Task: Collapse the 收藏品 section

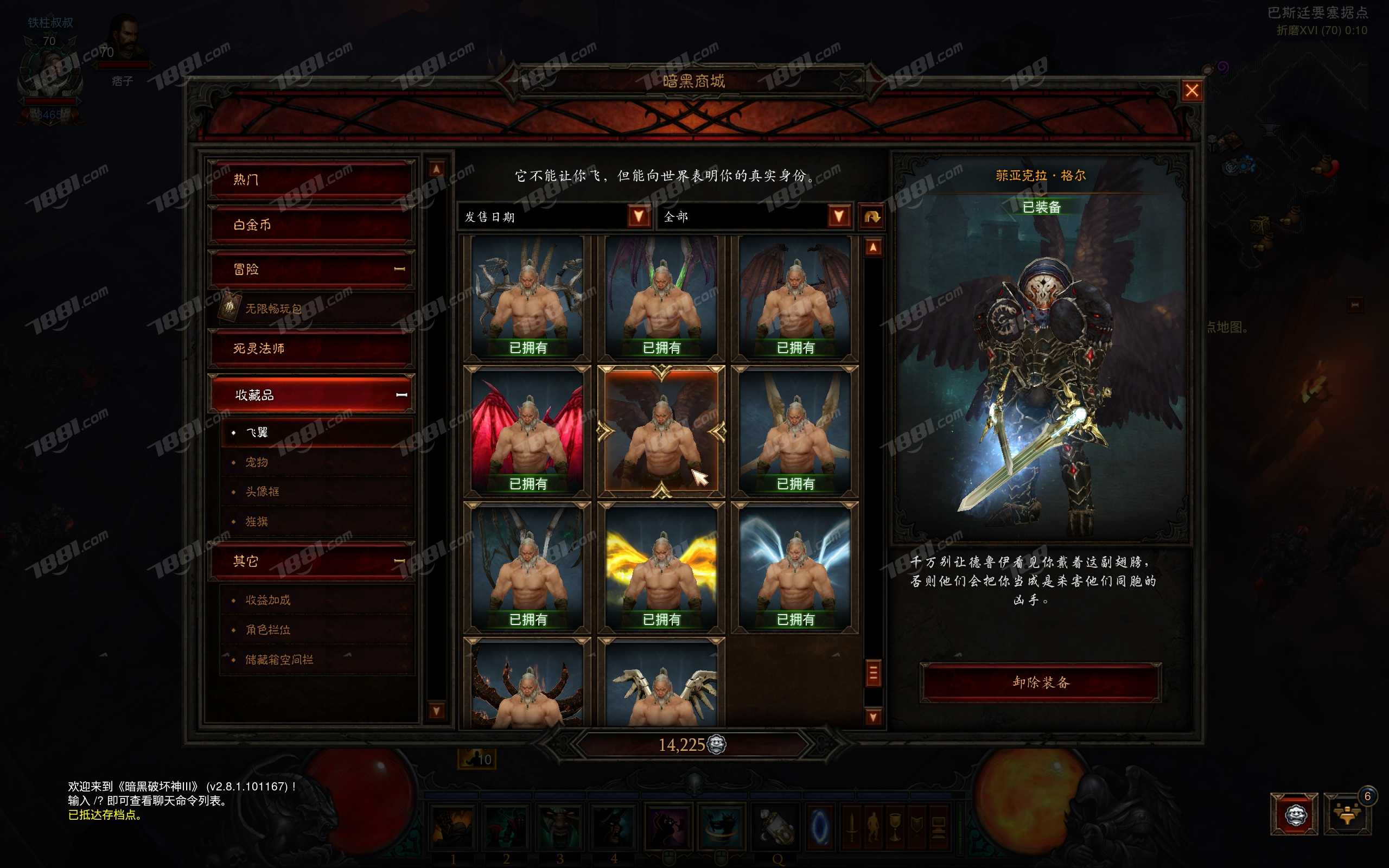Action: click(x=401, y=395)
